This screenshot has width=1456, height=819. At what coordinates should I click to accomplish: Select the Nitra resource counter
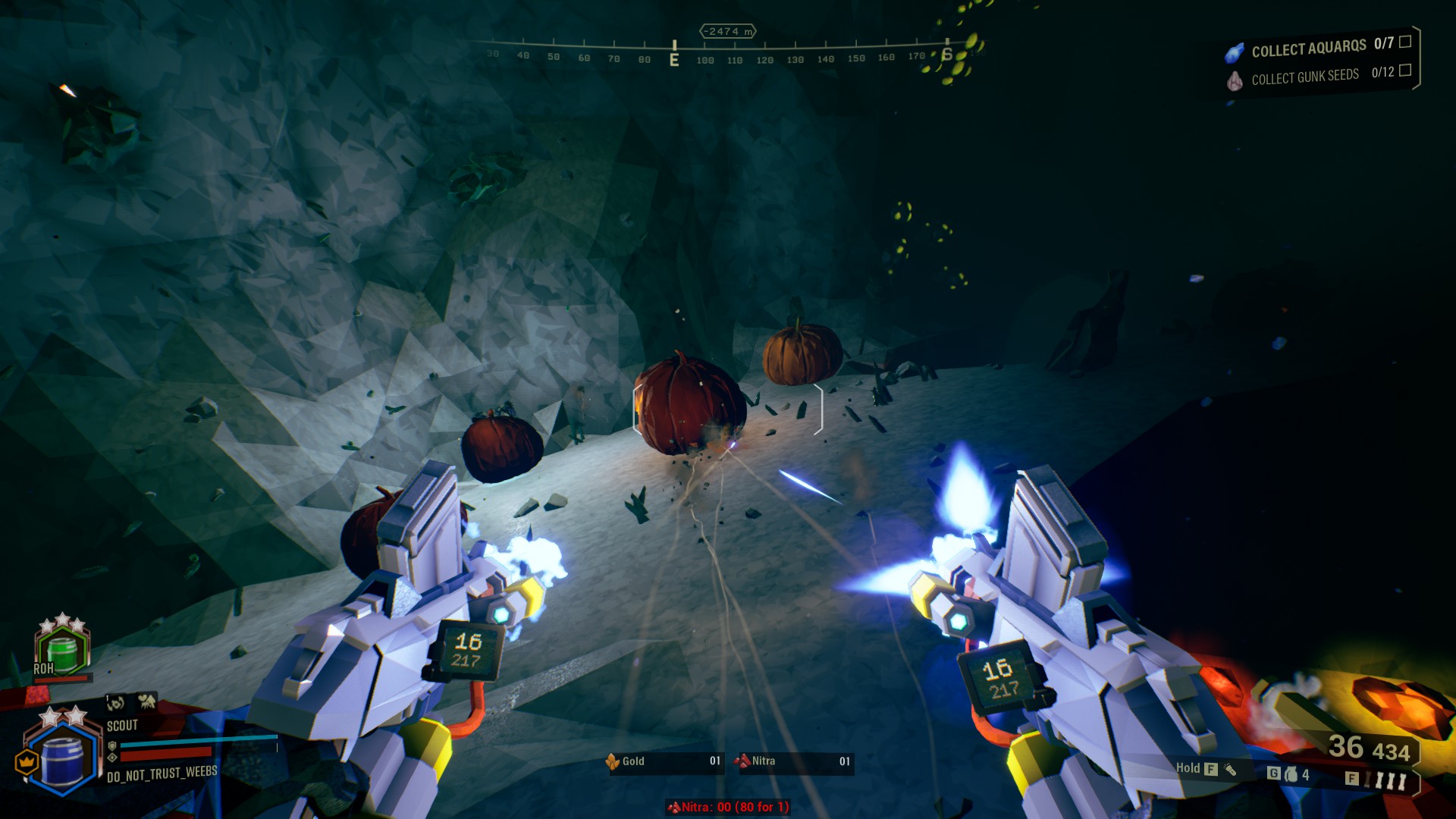click(x=794, y=761)
